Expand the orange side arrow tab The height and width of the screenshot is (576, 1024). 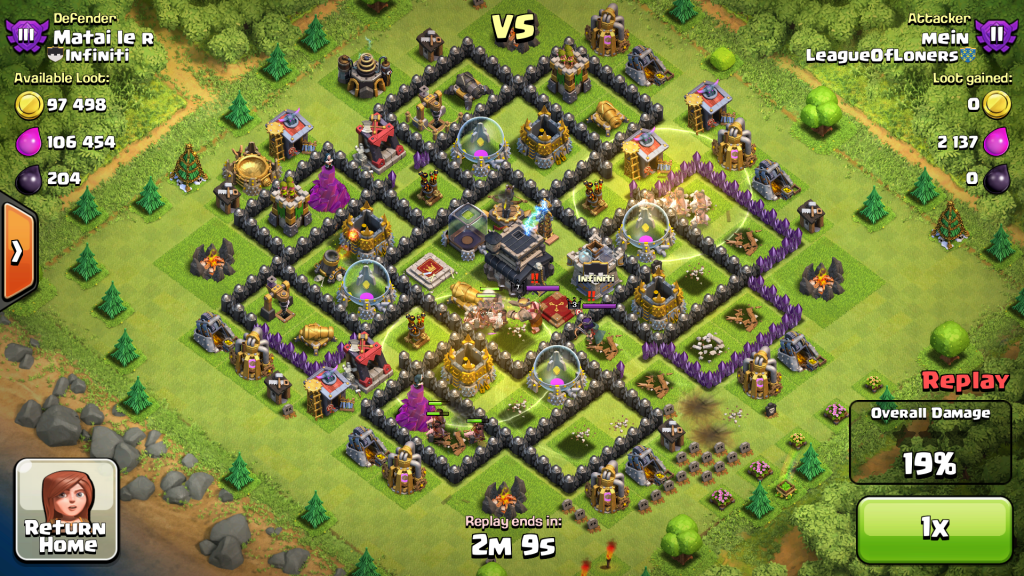point(17,251)
